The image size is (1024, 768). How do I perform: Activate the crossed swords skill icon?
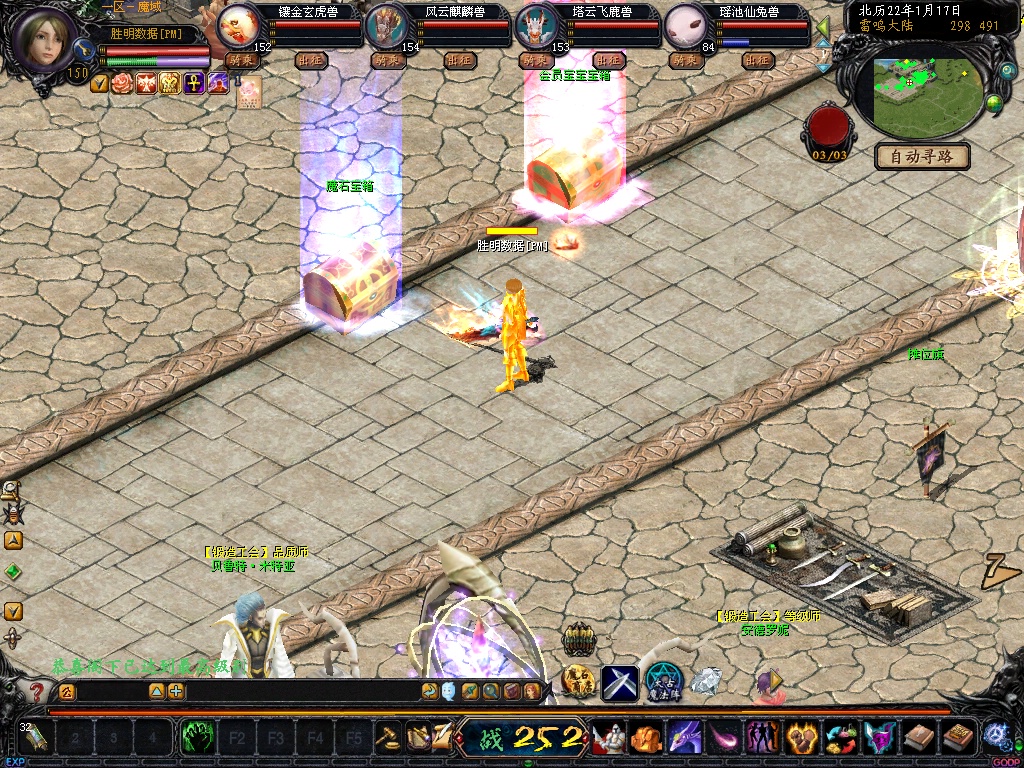coord(619,682)
